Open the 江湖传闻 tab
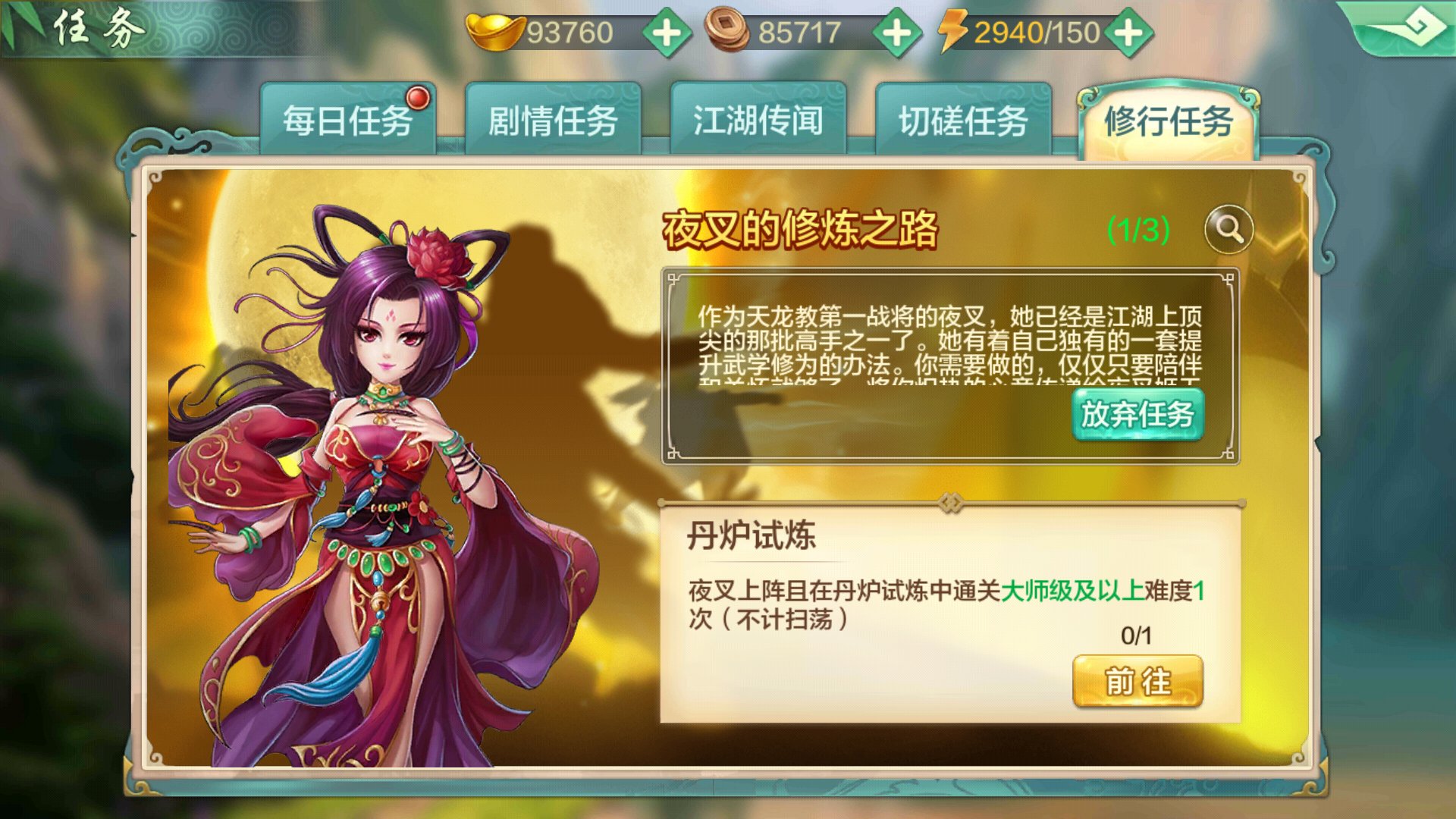 (758, 120)
